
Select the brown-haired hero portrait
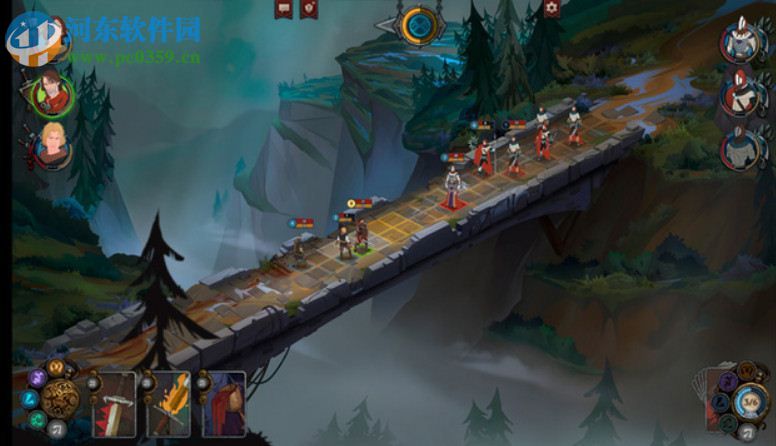pyautogui.click(x=50, y=95)
